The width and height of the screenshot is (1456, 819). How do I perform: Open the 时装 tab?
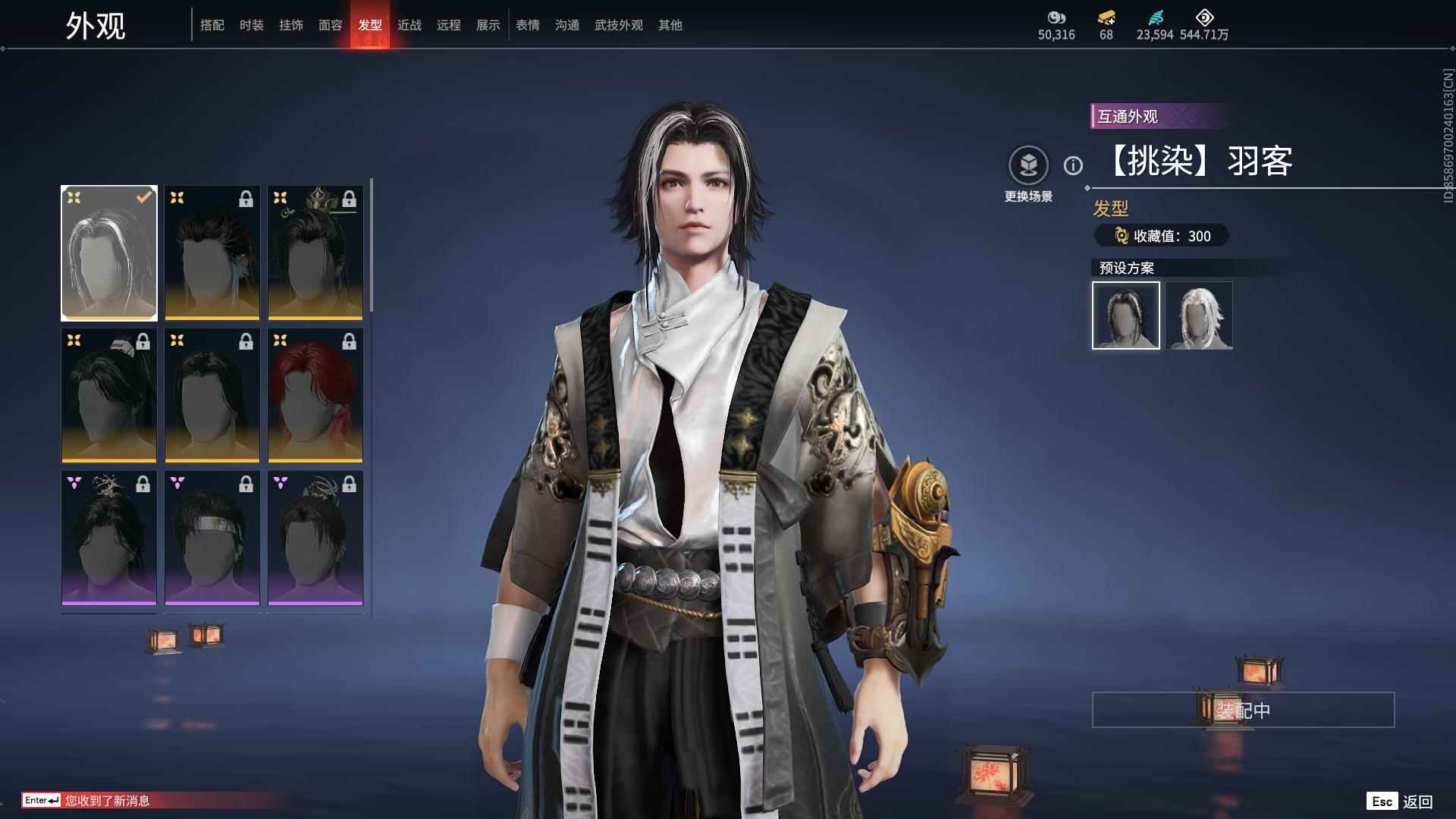[x=252, y=25]
